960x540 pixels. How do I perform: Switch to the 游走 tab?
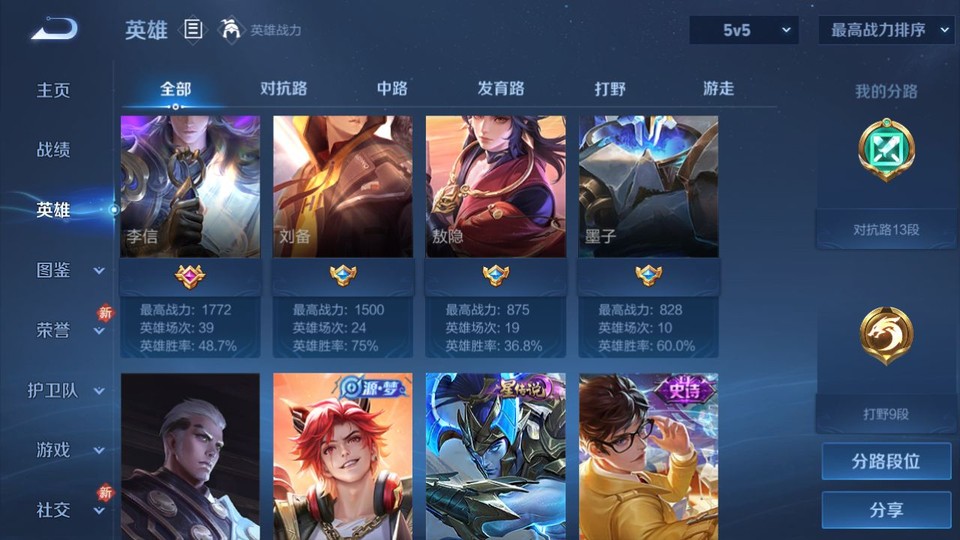click(718, 88)
